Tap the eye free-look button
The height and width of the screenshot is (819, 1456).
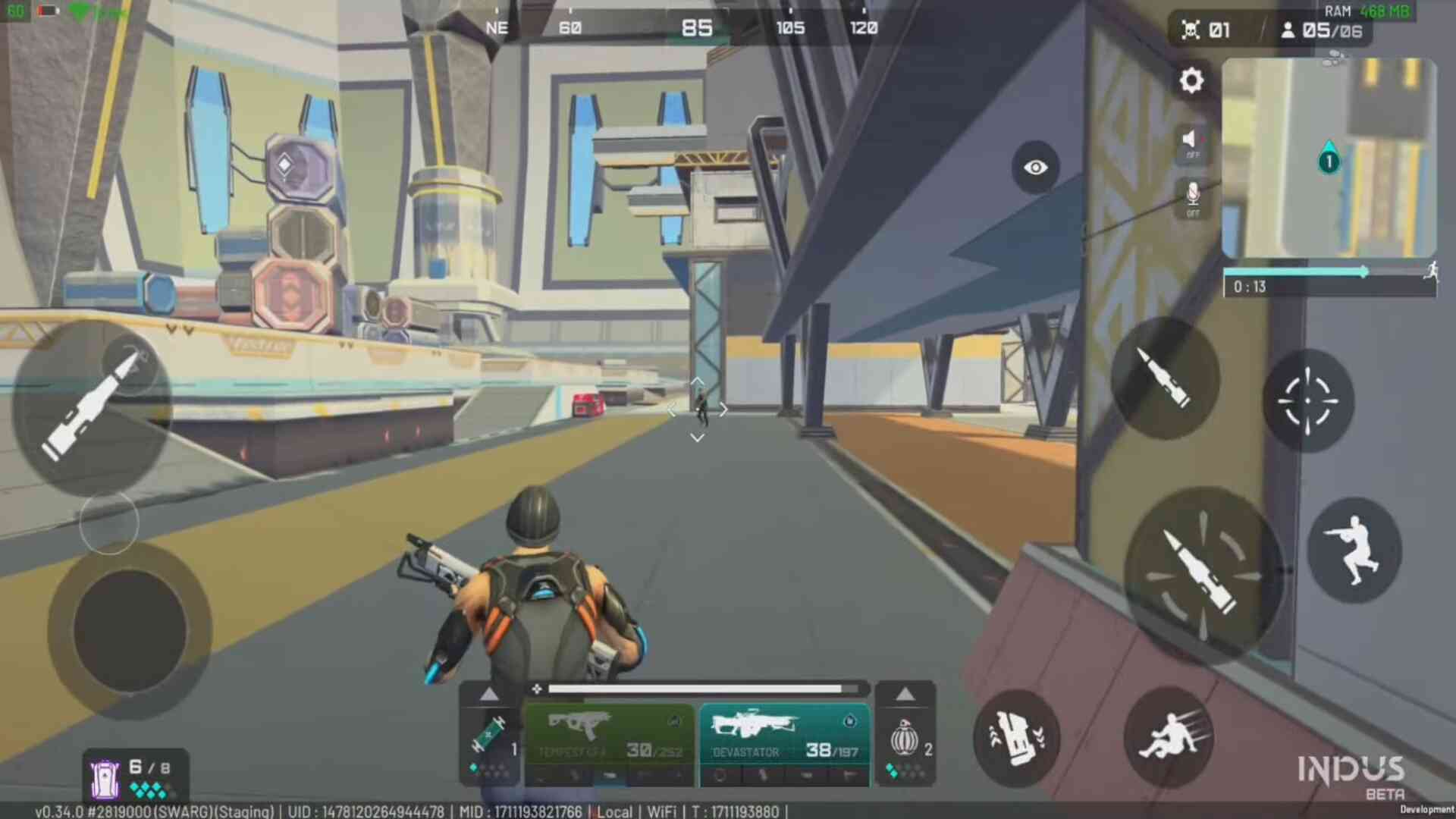[x=1035, y=168]
